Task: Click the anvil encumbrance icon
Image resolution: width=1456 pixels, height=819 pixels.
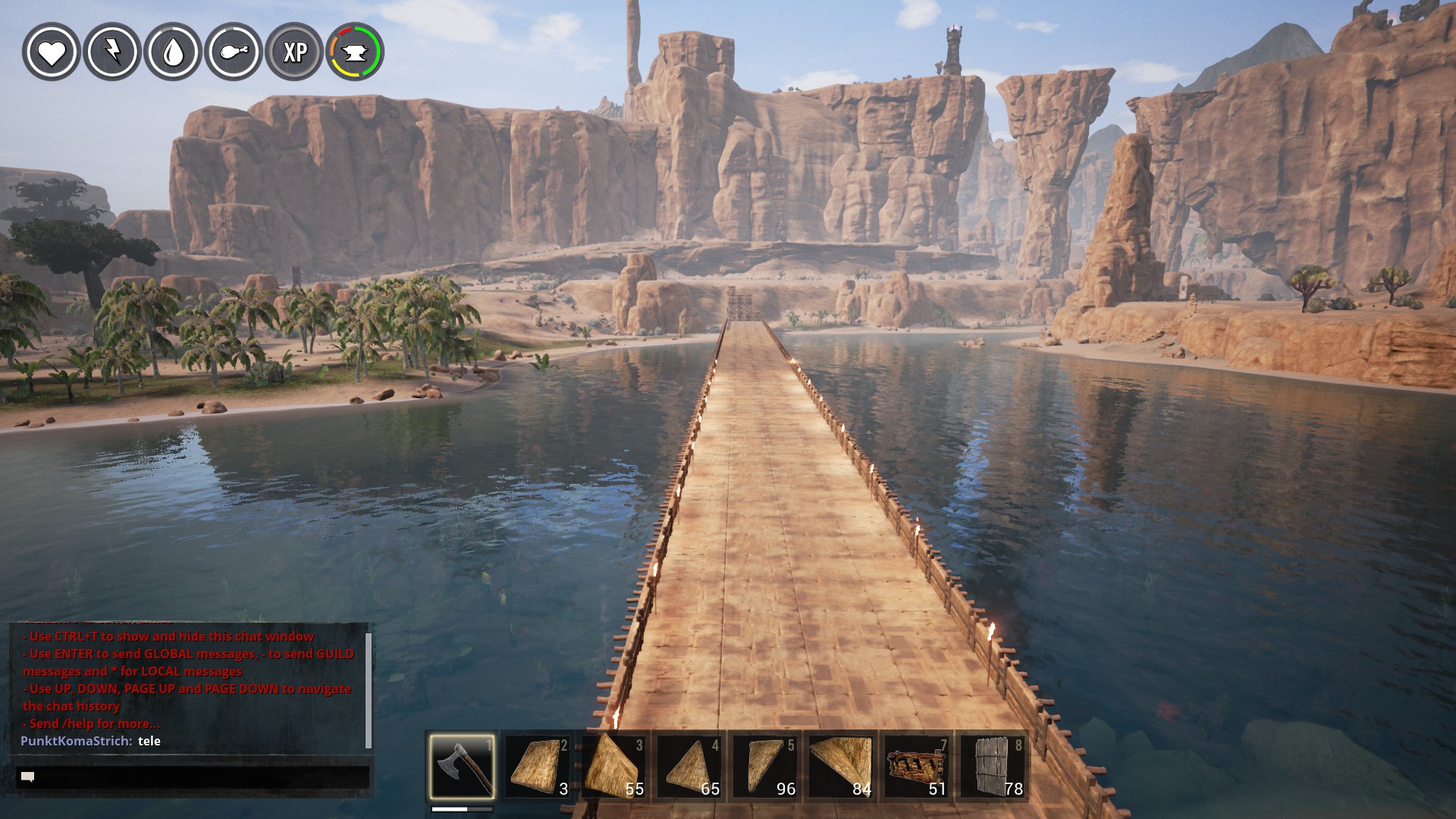Action: tap(355, 52)
